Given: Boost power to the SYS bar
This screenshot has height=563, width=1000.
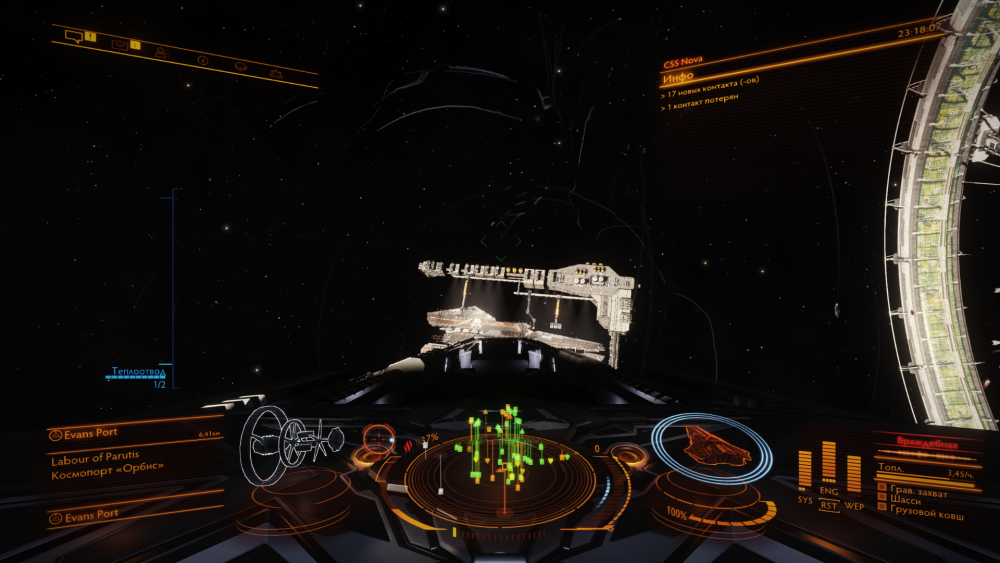Looking at the screenshot, I should [x=805, y=470].
